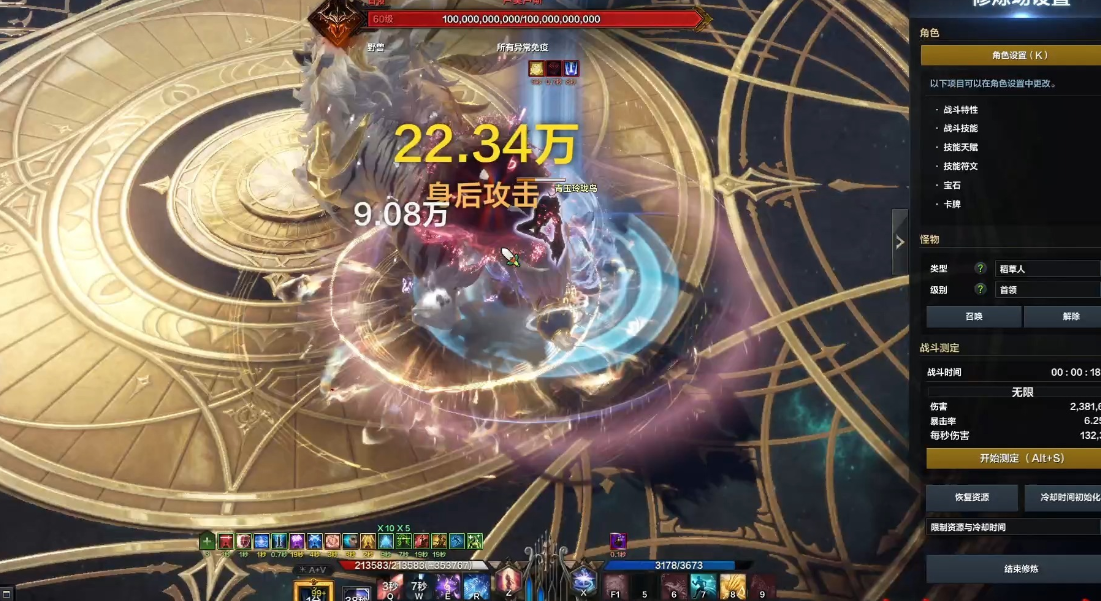The width and height of the screenshot is (1101, 601).
Task: Click the 恢复资源 restore resources button
Action: tap(971, 497)
